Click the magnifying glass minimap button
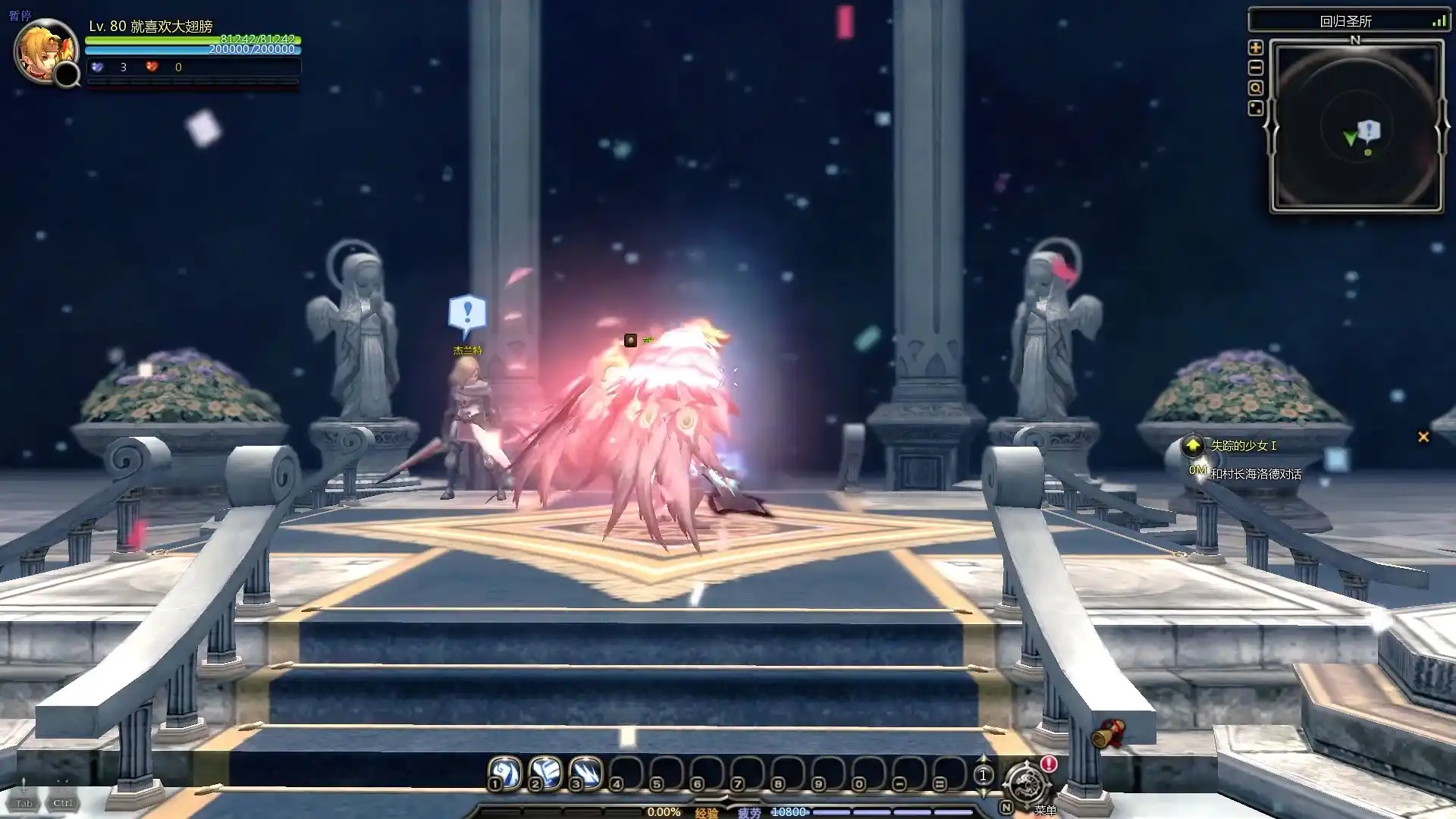The height and width of the screenshot is (819, 1456). [x=1256, y=88]
